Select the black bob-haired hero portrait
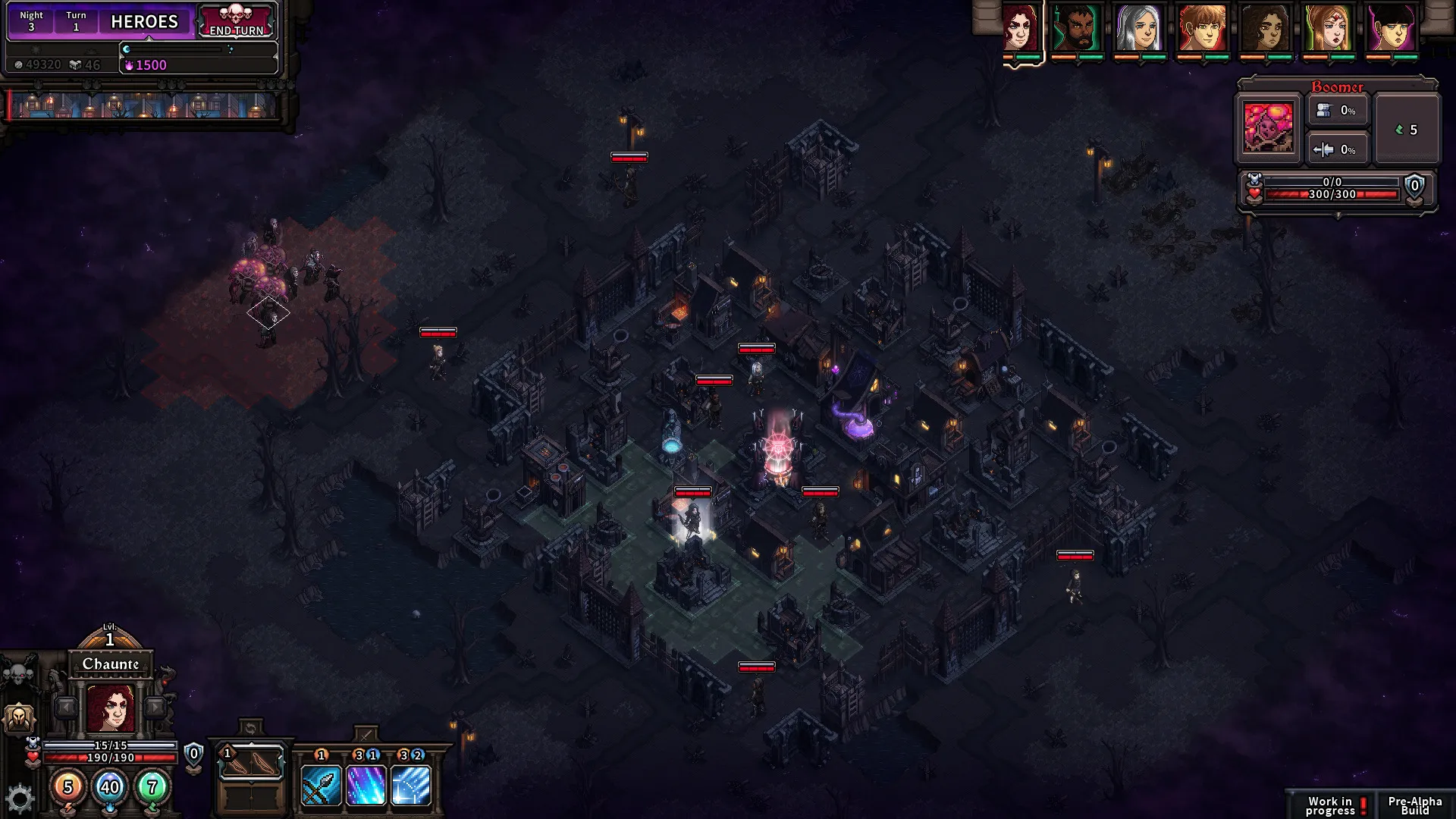 (1391, 29)
